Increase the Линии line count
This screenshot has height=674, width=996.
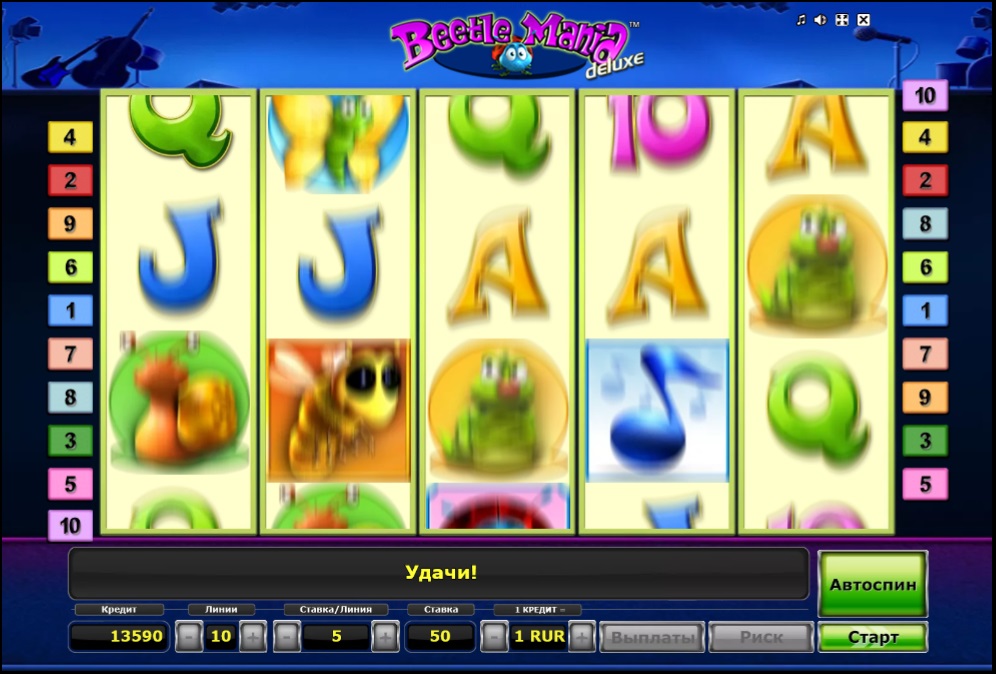(252, 637)
